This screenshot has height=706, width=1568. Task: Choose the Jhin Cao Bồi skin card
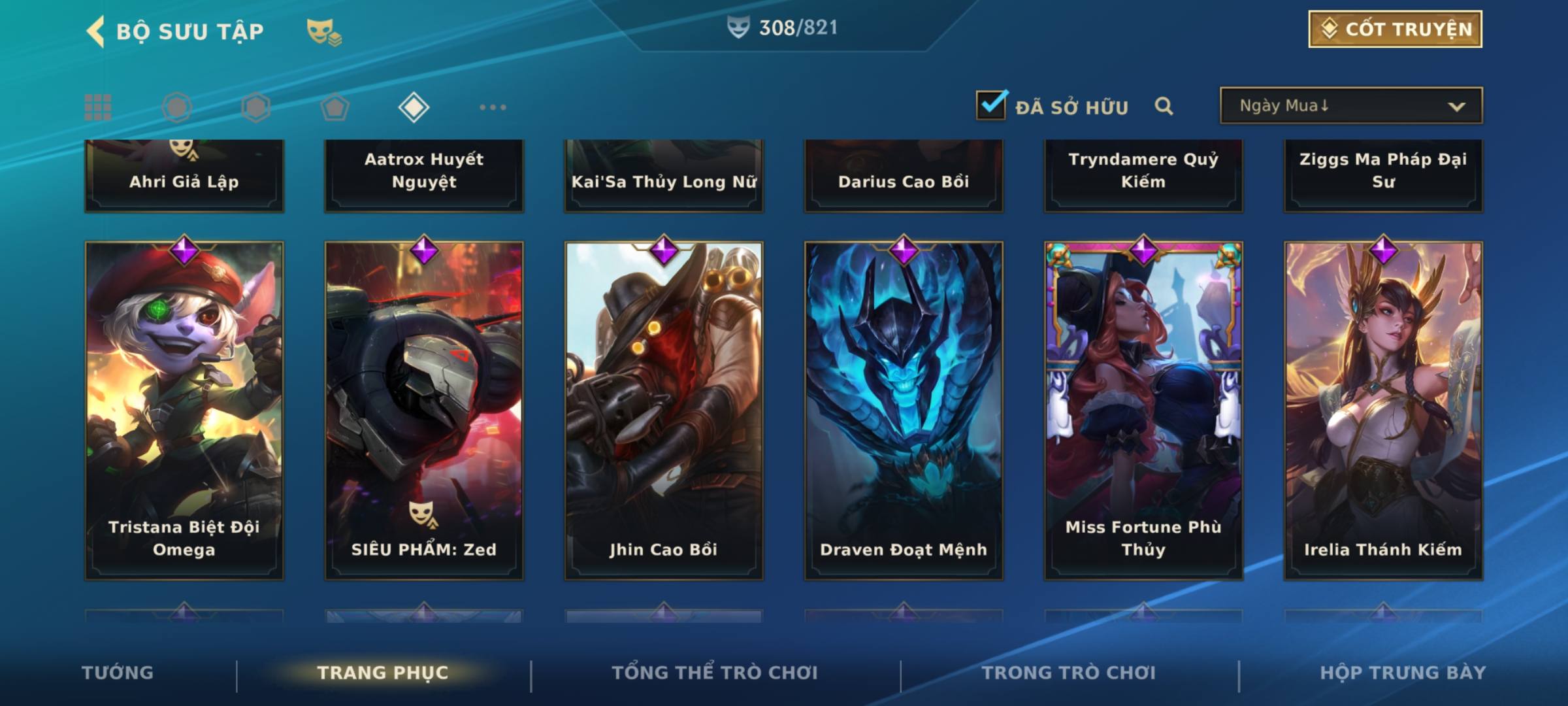point(664,410)
